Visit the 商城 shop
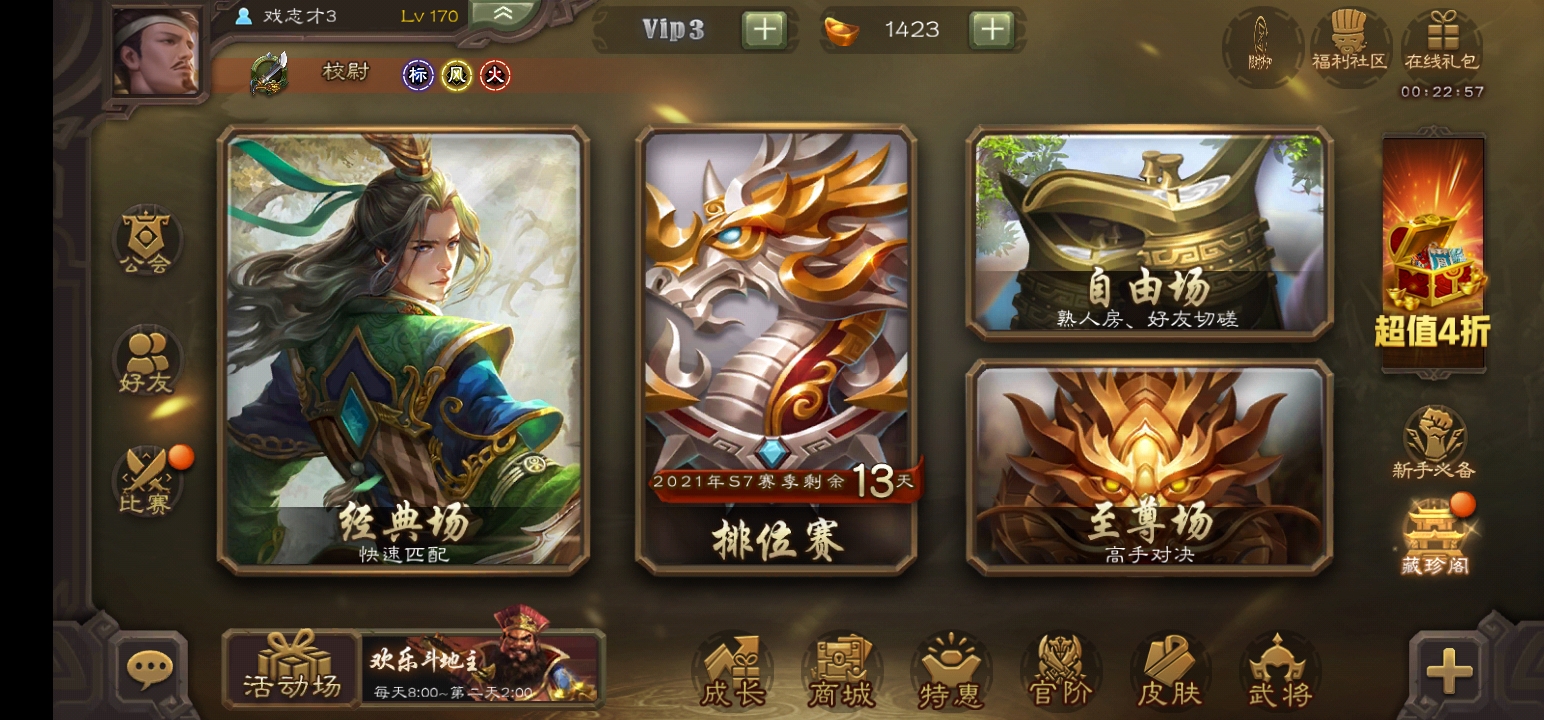The width and height of the screenshot is (1544, 720). (842, 670)
